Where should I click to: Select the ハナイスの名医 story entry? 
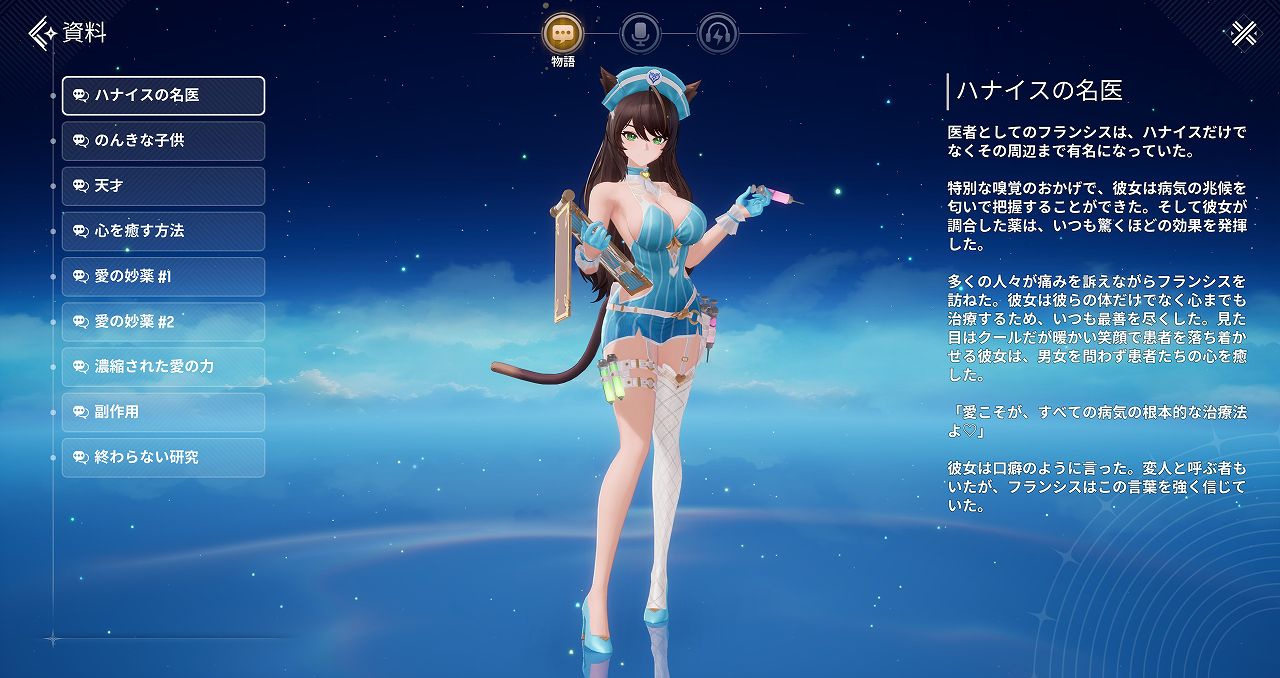click(x=163, y=95)
